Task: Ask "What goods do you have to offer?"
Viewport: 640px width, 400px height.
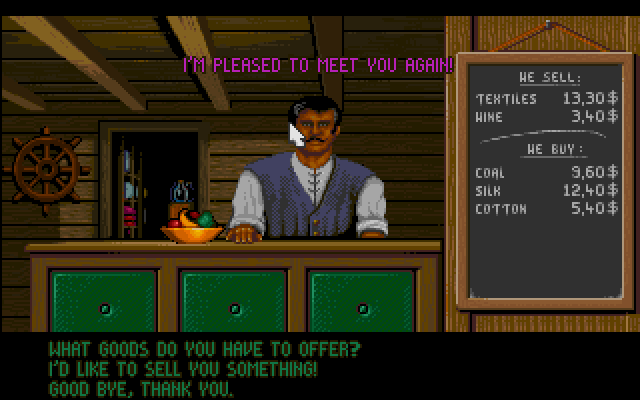Action: pos(204,351)
